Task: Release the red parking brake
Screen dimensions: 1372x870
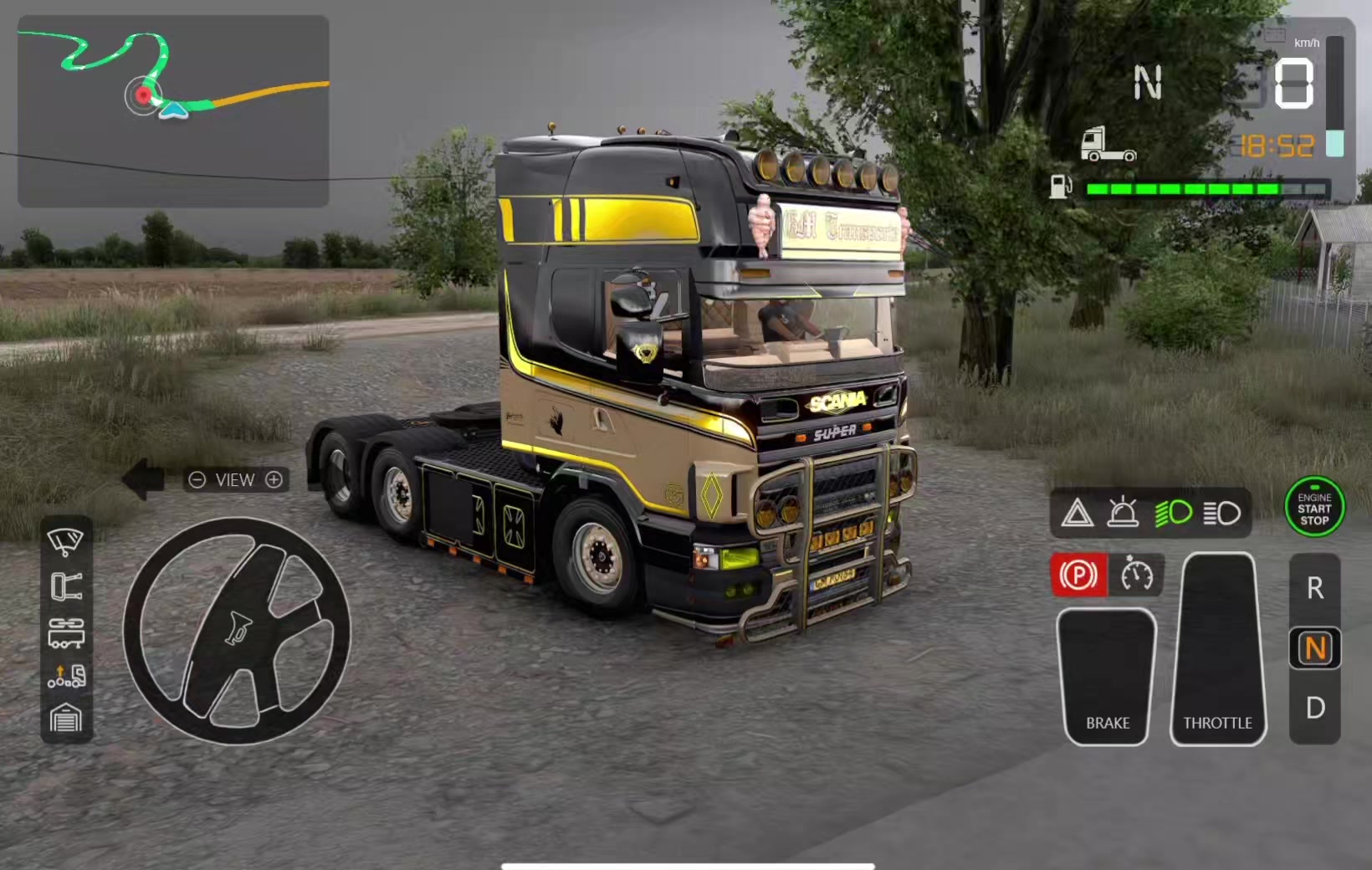Action: click(x=1078, y=576)
